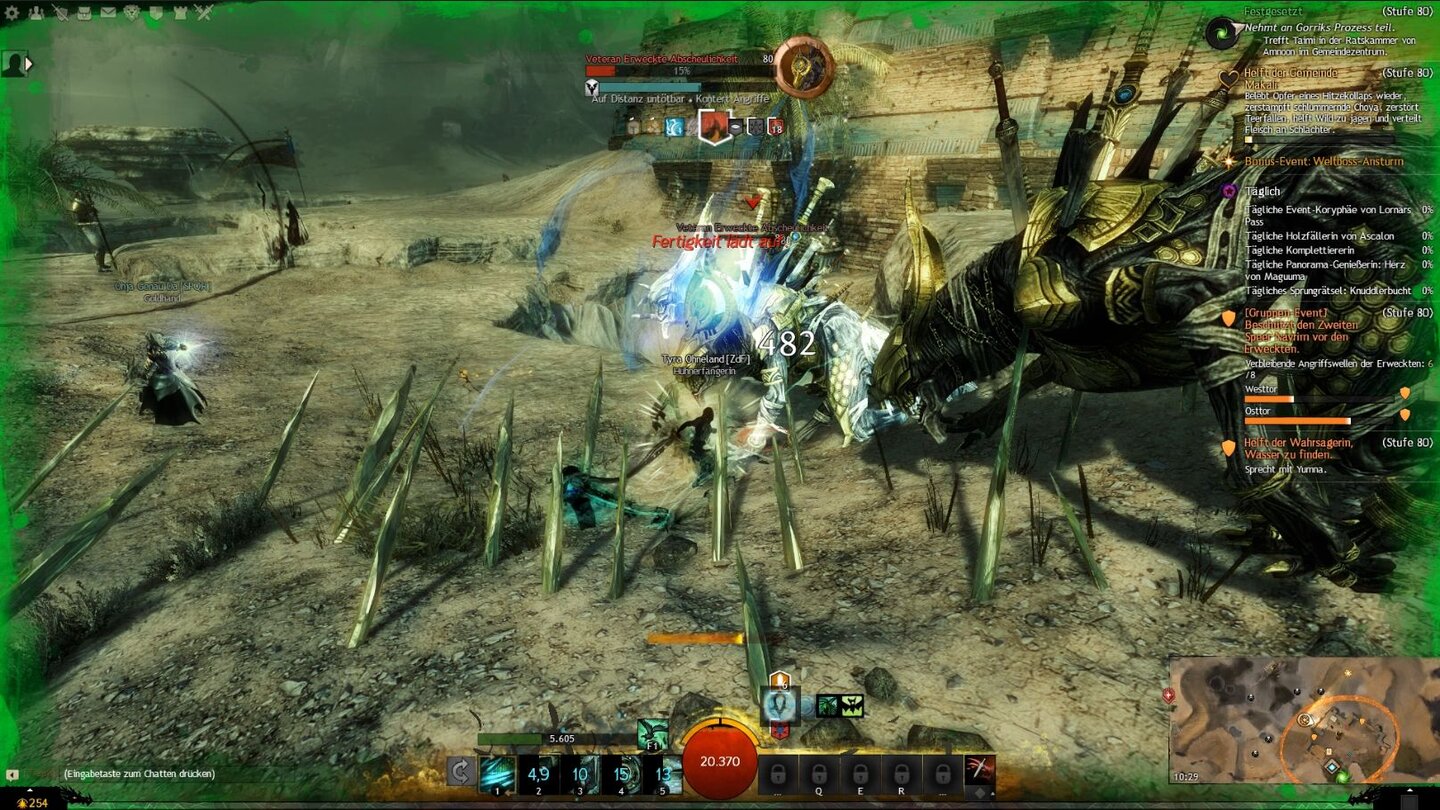This screenshot has width=1440, height=810.
Task: Select the Bonus-Event Weltboss-Ansturm entry
Action: point(1326,161)
